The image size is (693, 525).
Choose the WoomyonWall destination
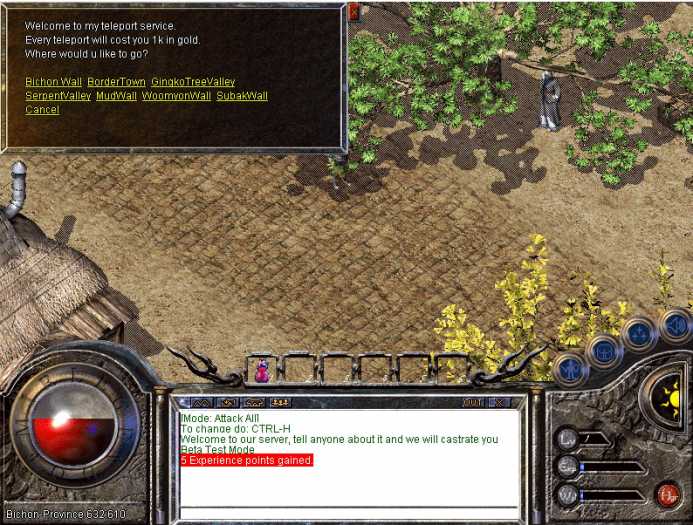[x=176, y=96]
